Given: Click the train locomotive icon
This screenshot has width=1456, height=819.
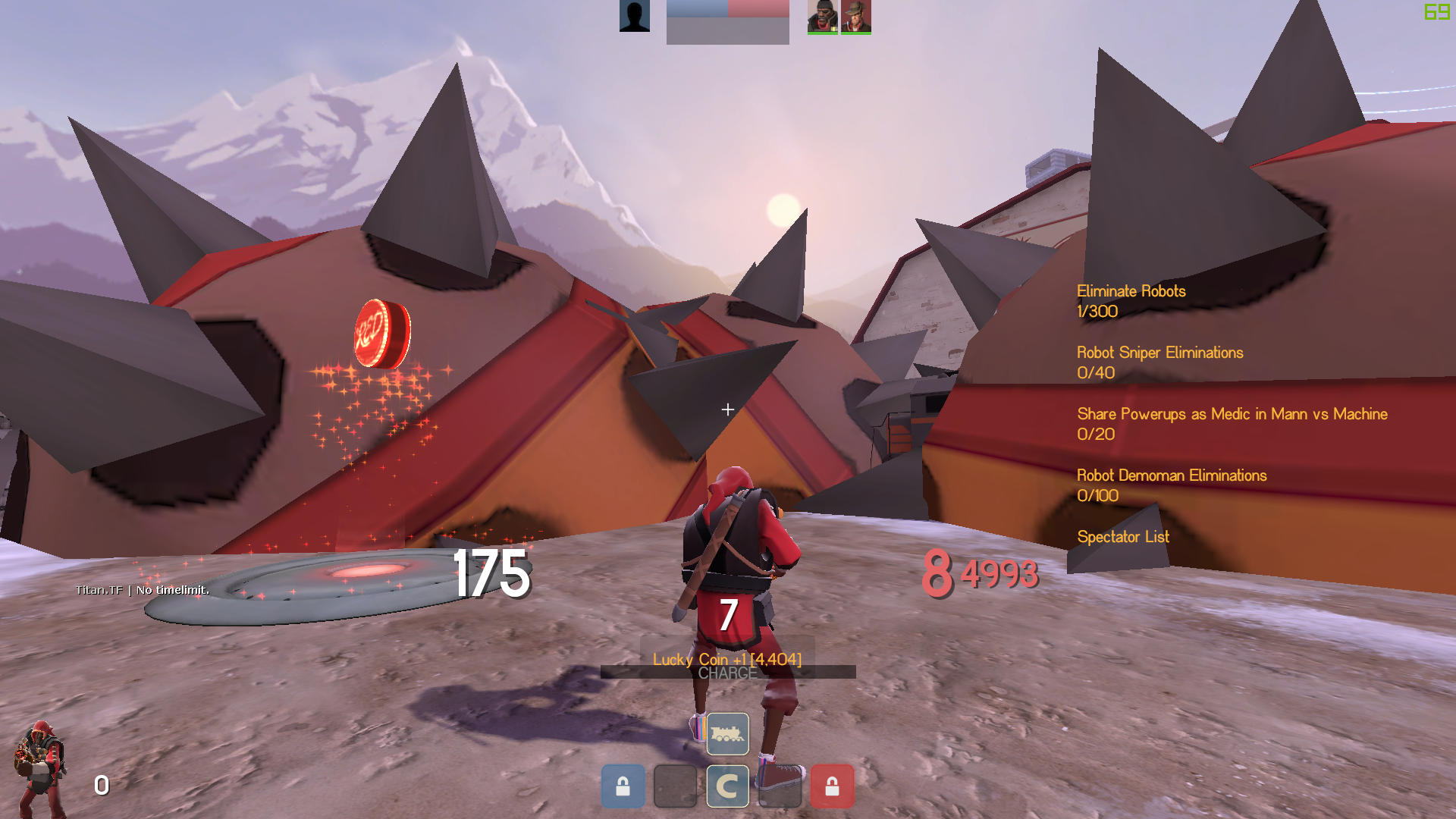Looking at the screenshot, I should (x=727, y=733).
